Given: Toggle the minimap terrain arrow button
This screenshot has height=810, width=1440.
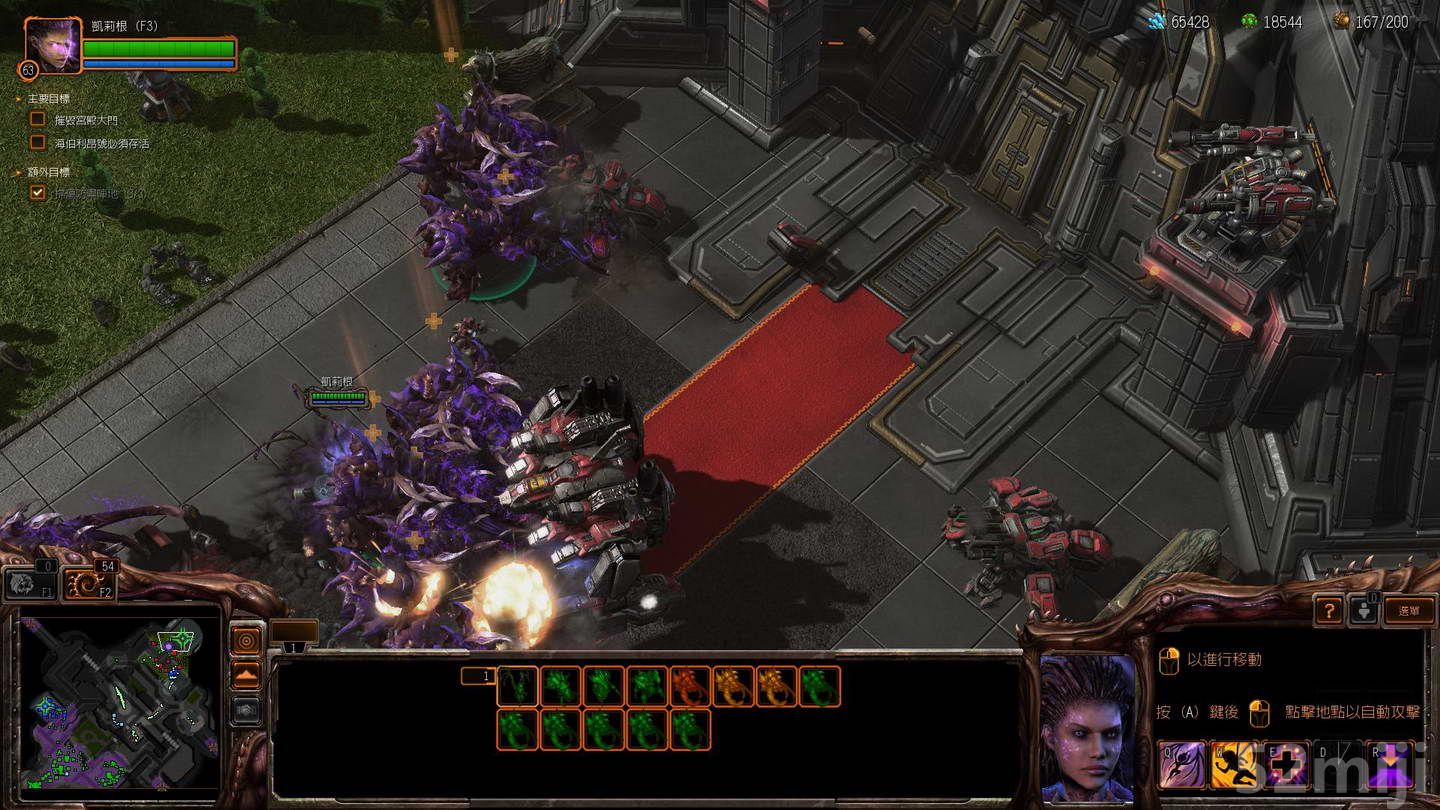Looking at the screenshot, I should pos(247,674).
